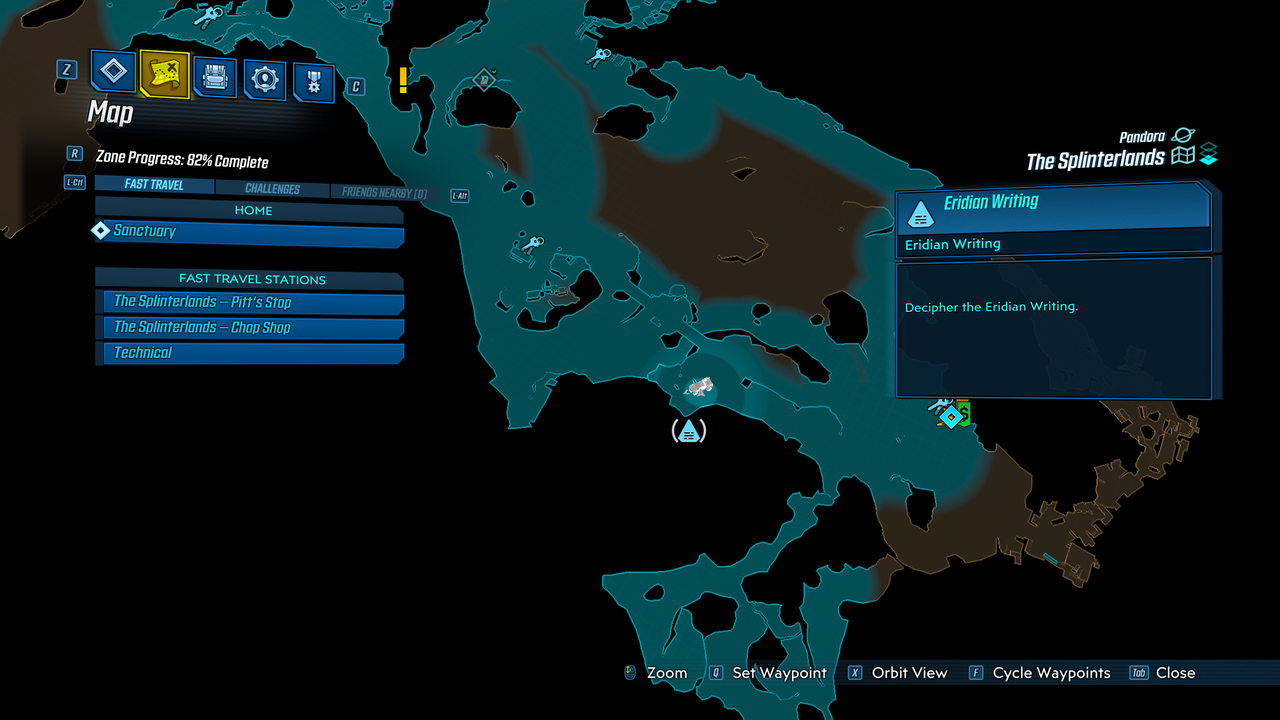Image resolution: width=1280 pixels, height=720 pixels.
Task: Switch to the Fast Travel tab
Action: pyautogui.click(x=154, y=185)
